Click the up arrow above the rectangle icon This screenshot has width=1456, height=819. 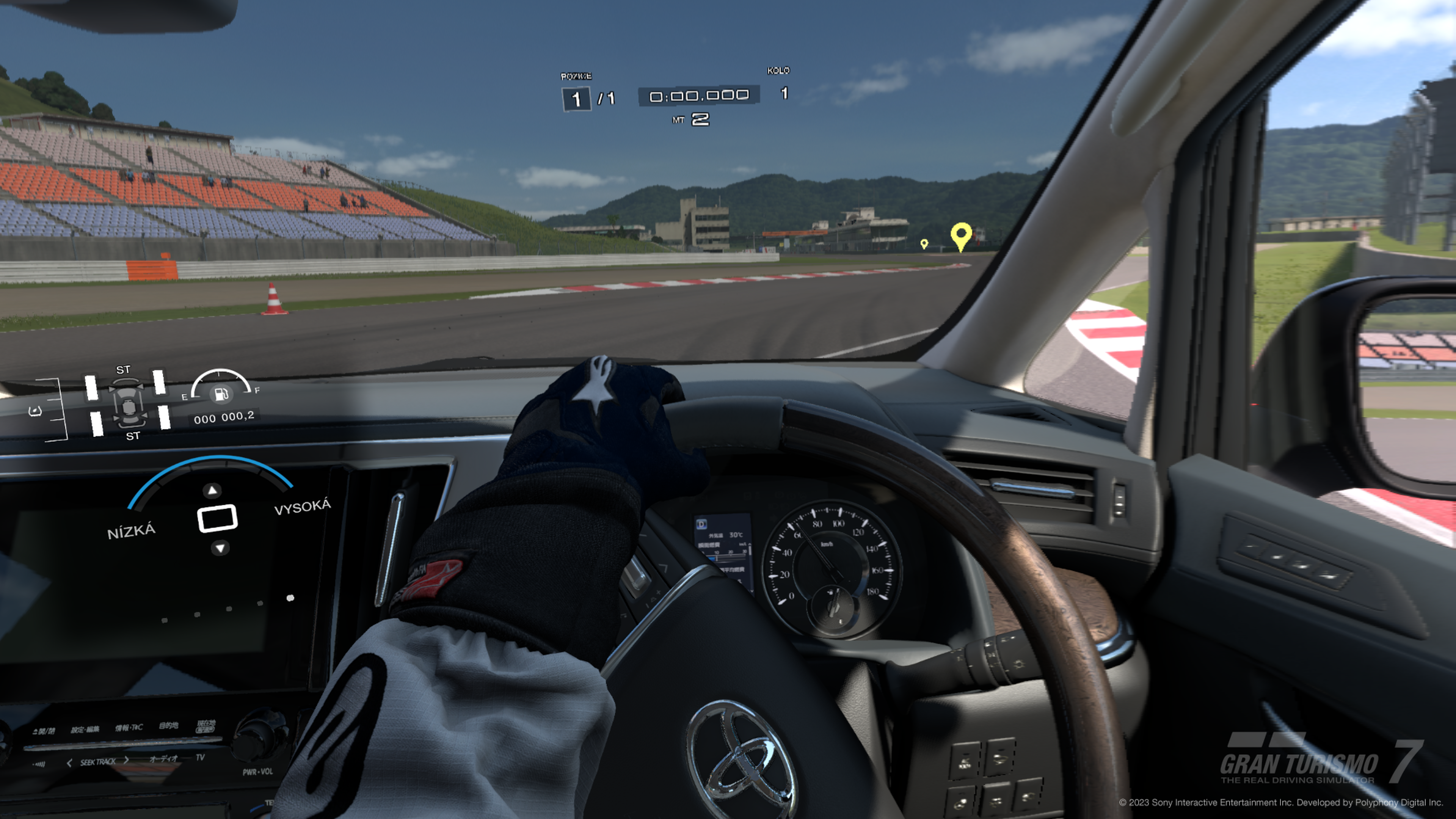(212, 490)
